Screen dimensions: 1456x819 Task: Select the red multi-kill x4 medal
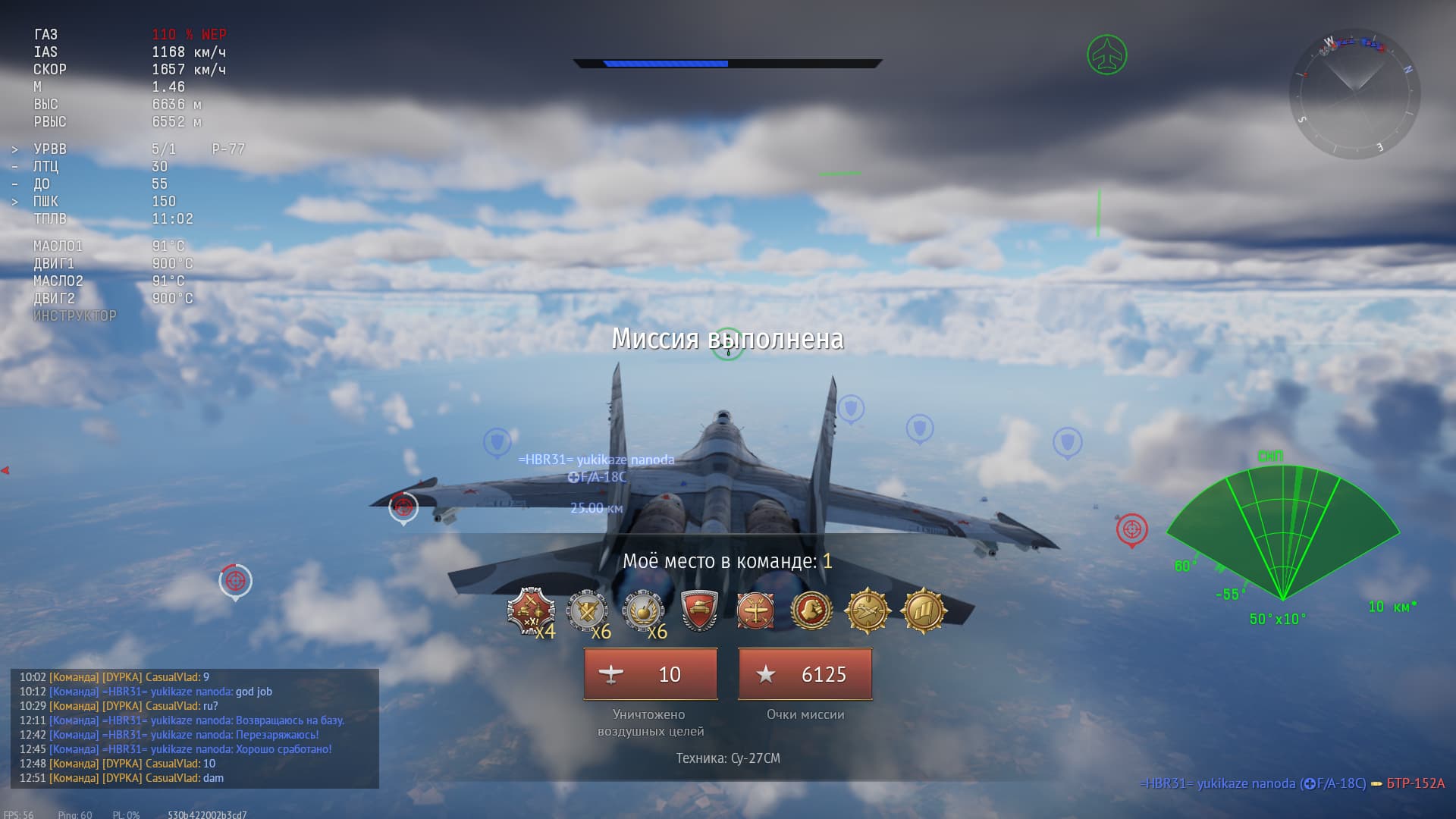(531, 611)
